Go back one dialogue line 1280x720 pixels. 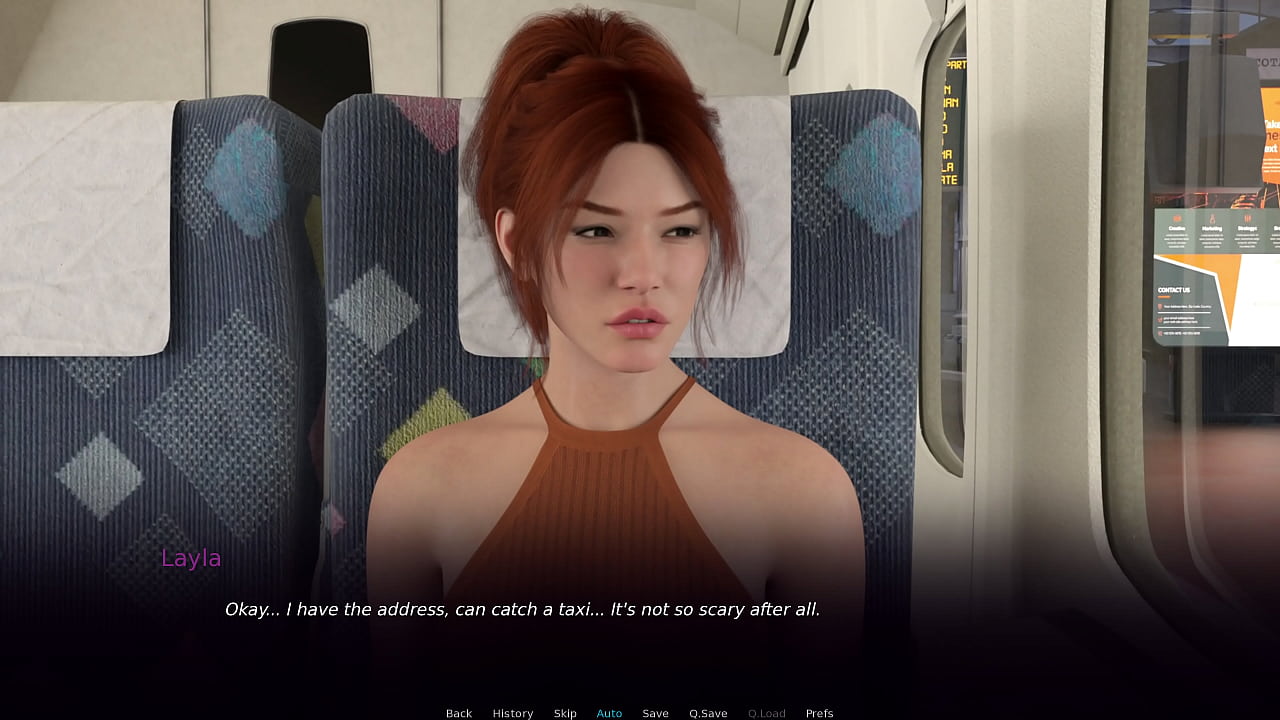pyautogui.click(x=459, y=713)
